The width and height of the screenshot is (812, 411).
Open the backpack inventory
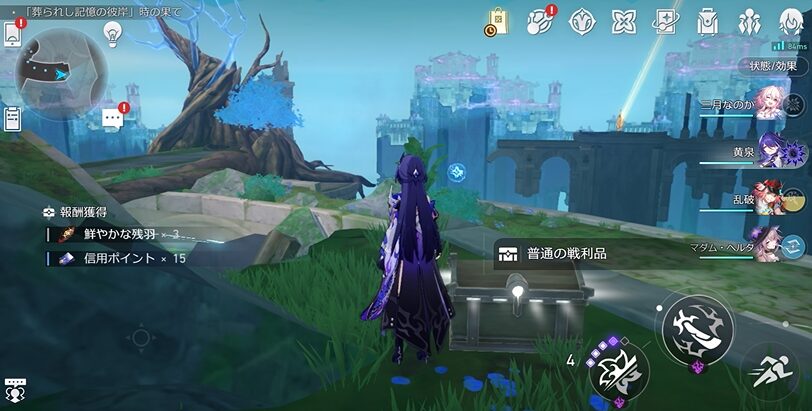tap(708, 21)
